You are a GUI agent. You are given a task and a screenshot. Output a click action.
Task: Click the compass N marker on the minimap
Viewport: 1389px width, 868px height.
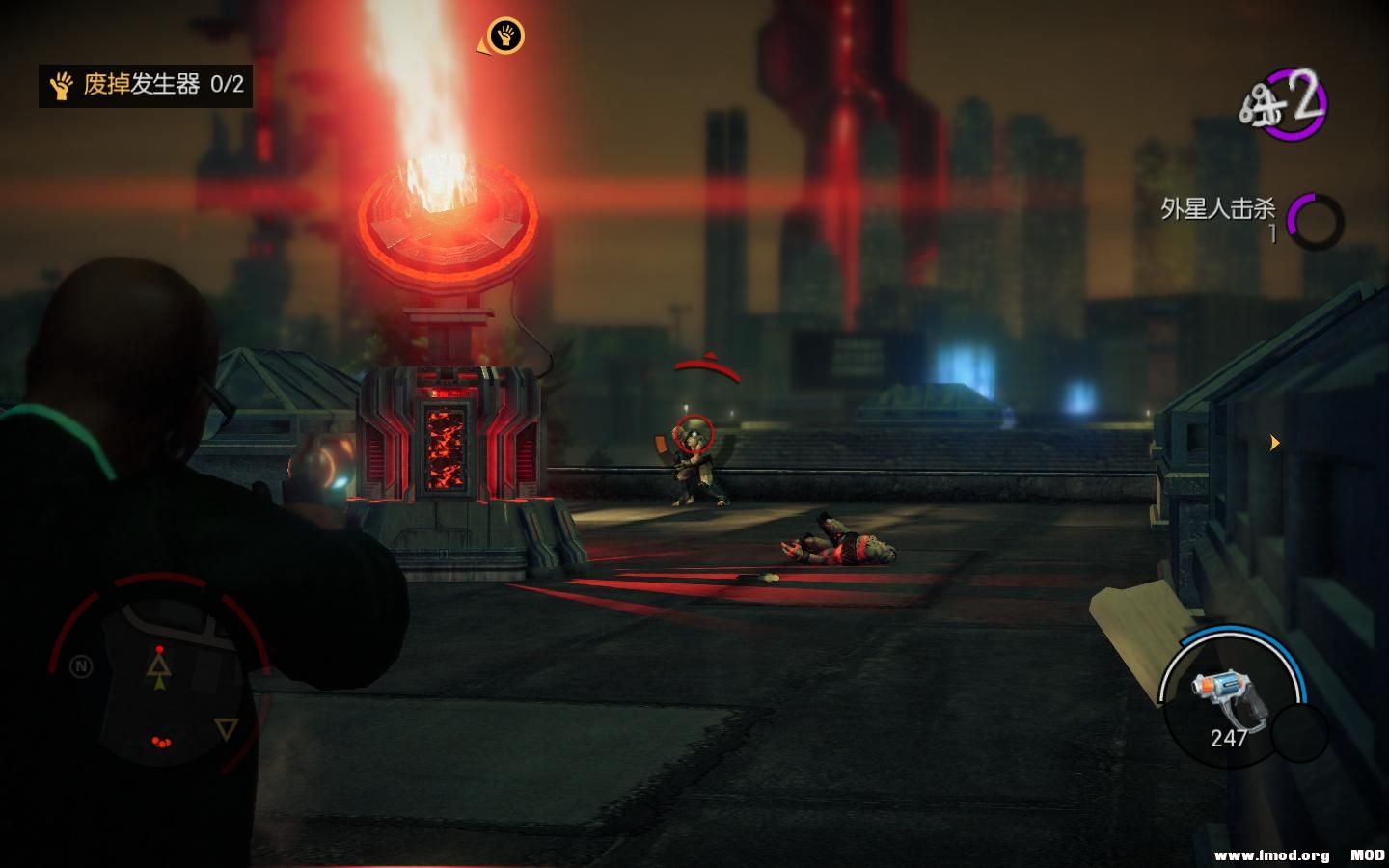(80, 665)
